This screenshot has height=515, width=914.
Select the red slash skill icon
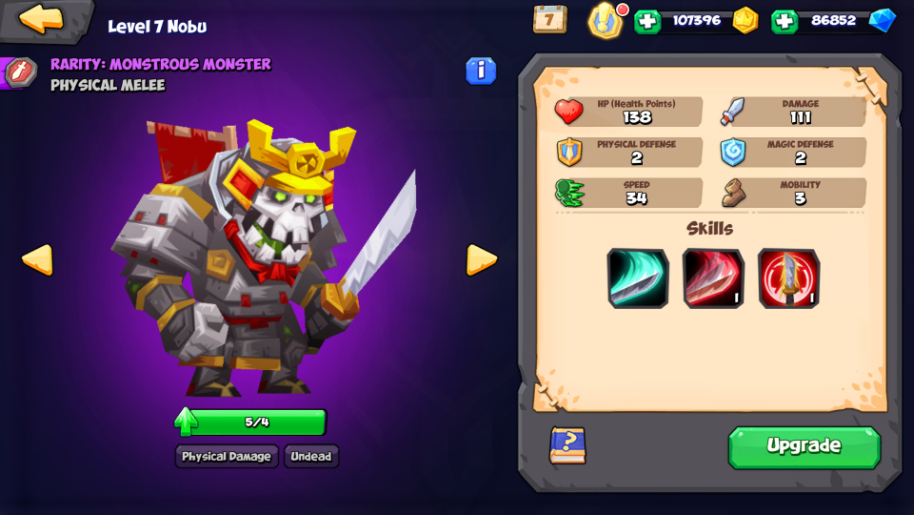[713, 278]
